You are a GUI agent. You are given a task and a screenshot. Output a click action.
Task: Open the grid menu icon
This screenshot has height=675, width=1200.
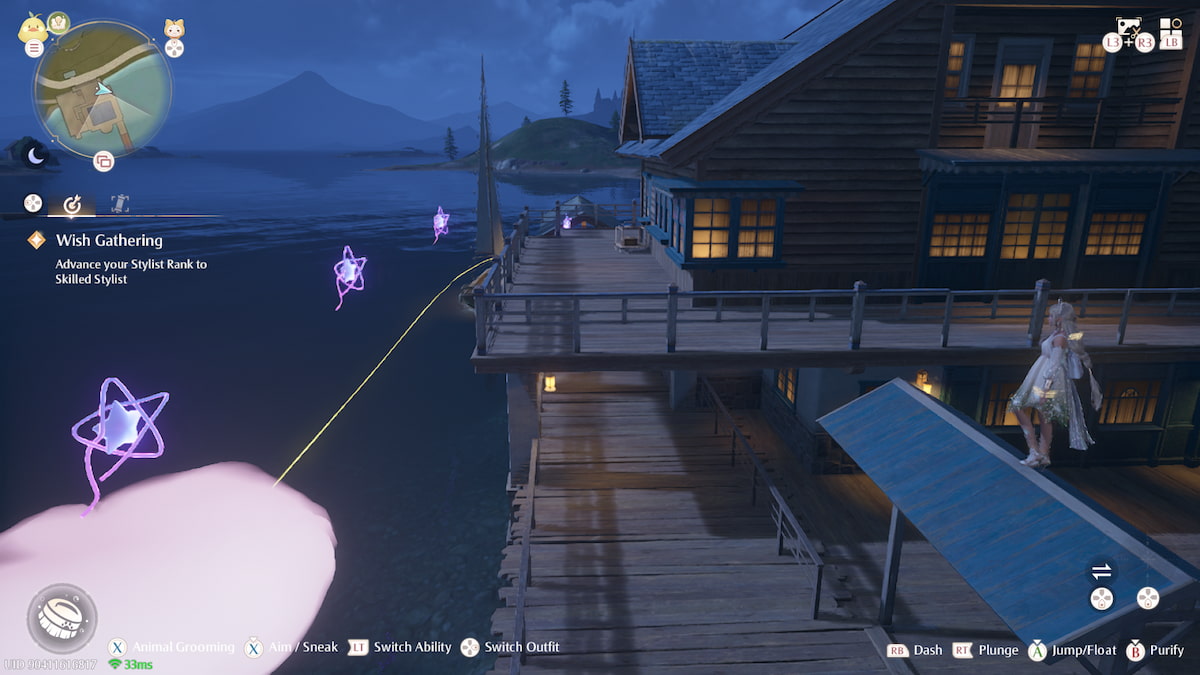coord(1170,27)
